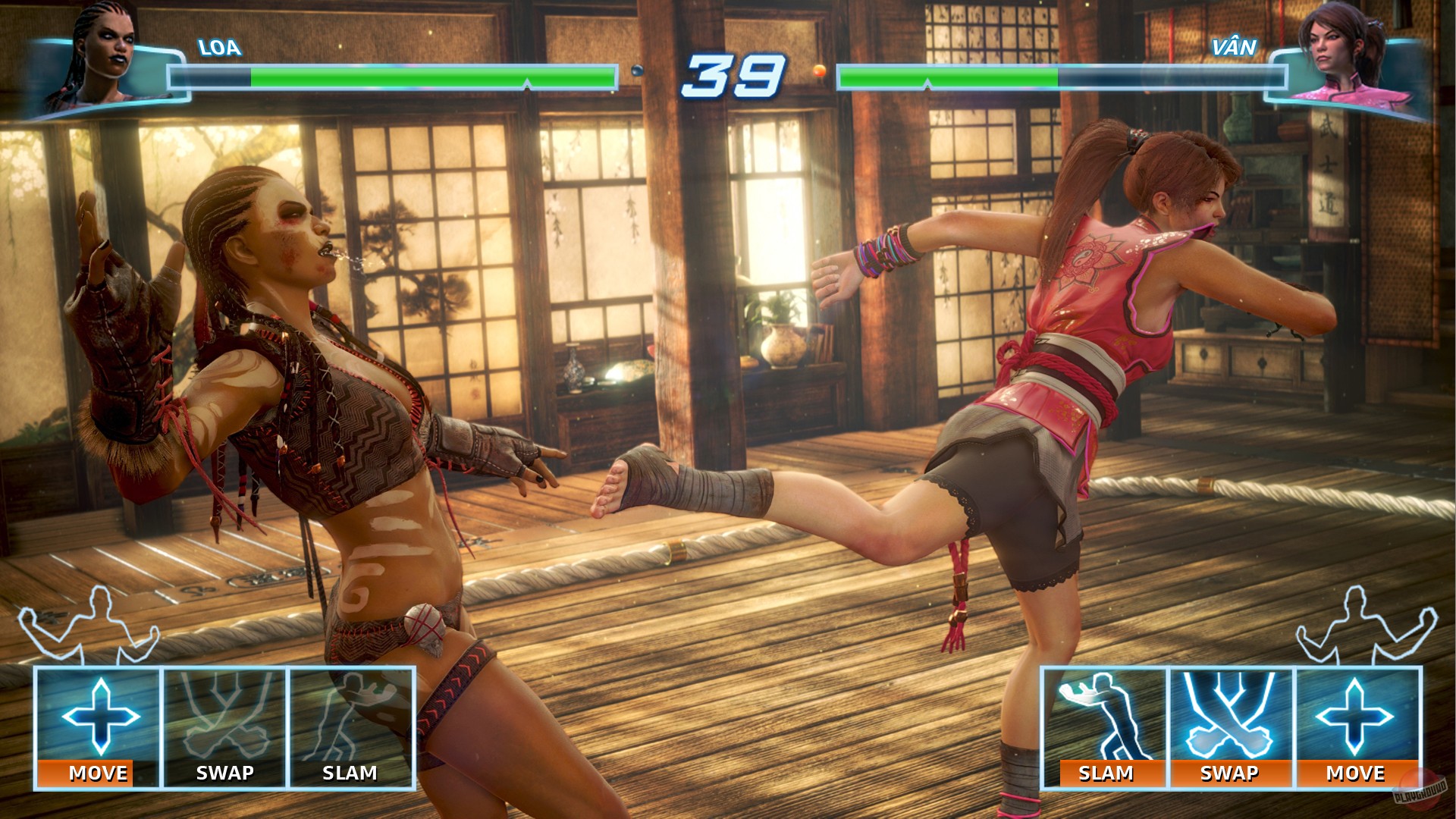Click the orange orb beside the timer

coord(818,71)
